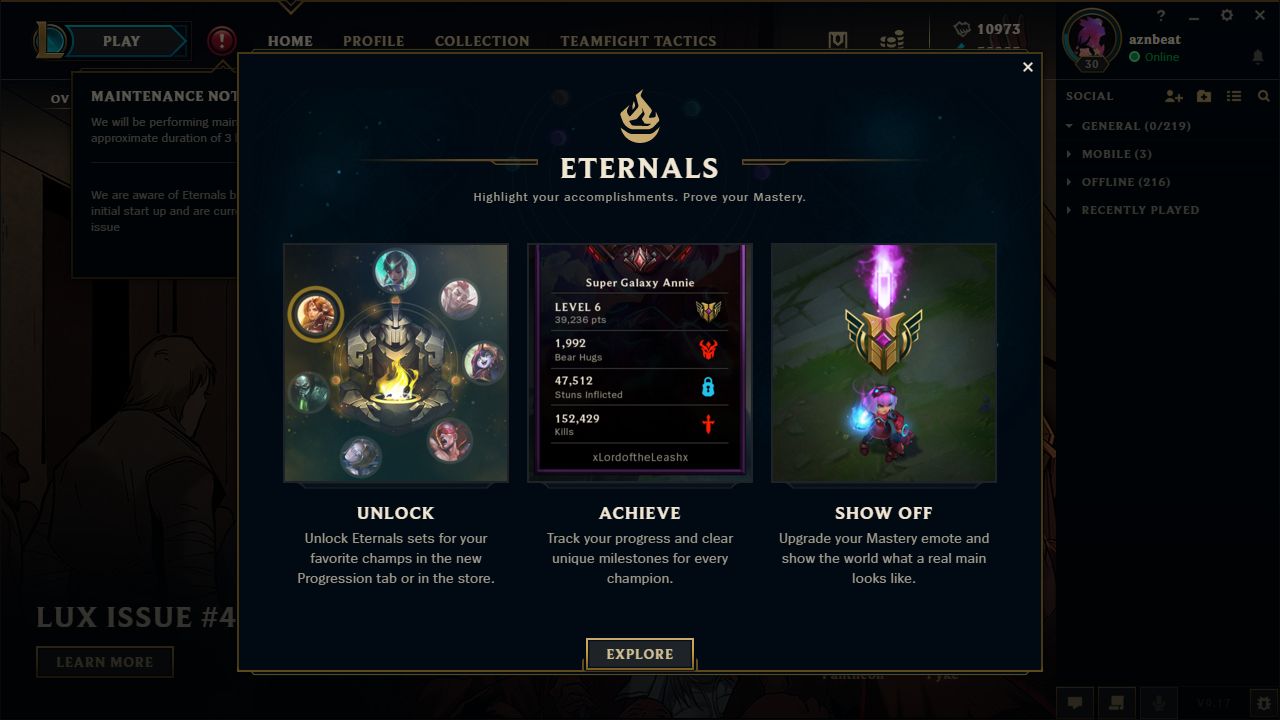This screenshot has width=1280, height=720.
Task: Click LEARN MORE for Lux issue
Action: [105, 661]
